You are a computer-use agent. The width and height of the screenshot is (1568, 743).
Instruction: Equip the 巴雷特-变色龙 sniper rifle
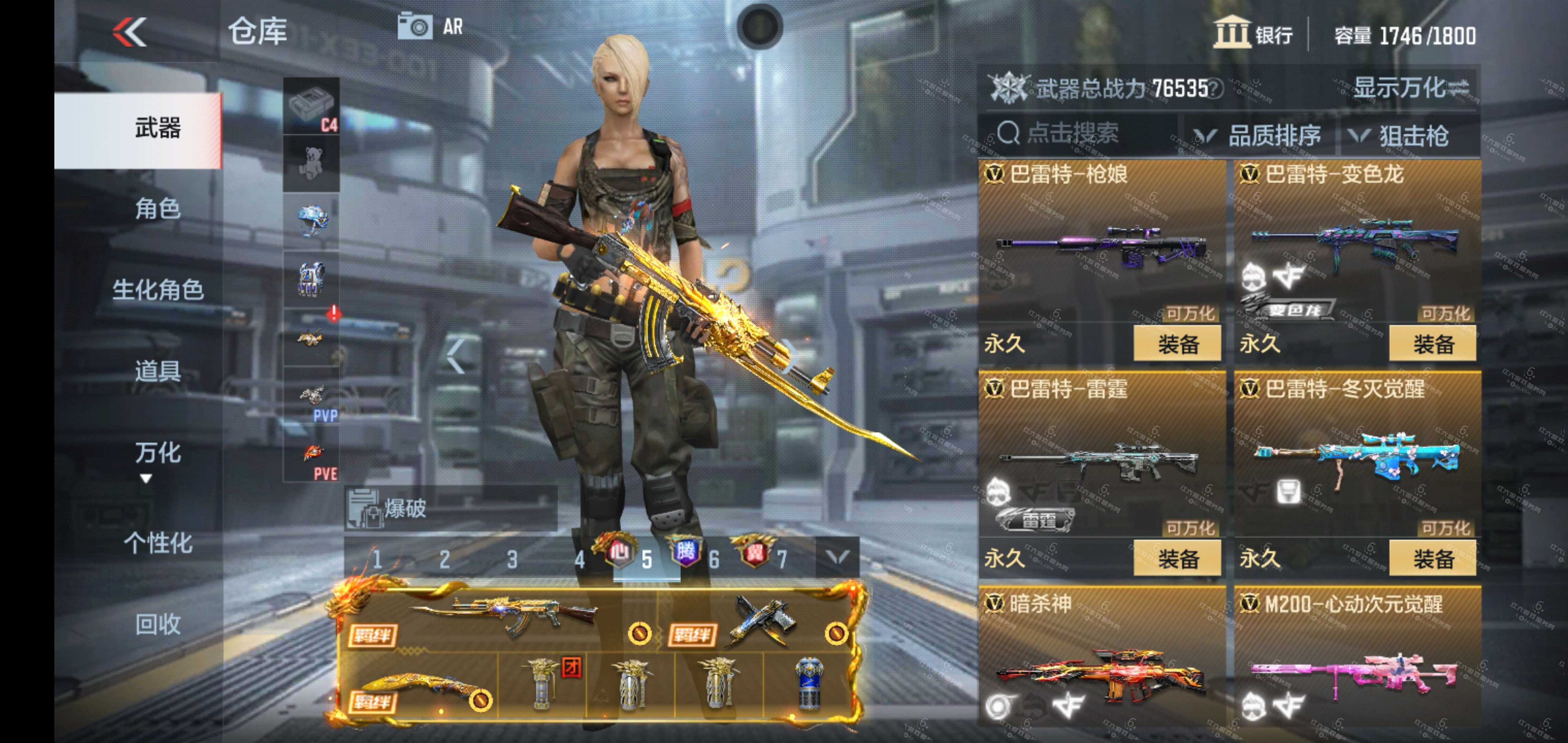pyautogui.click(x=1432, y=344)
